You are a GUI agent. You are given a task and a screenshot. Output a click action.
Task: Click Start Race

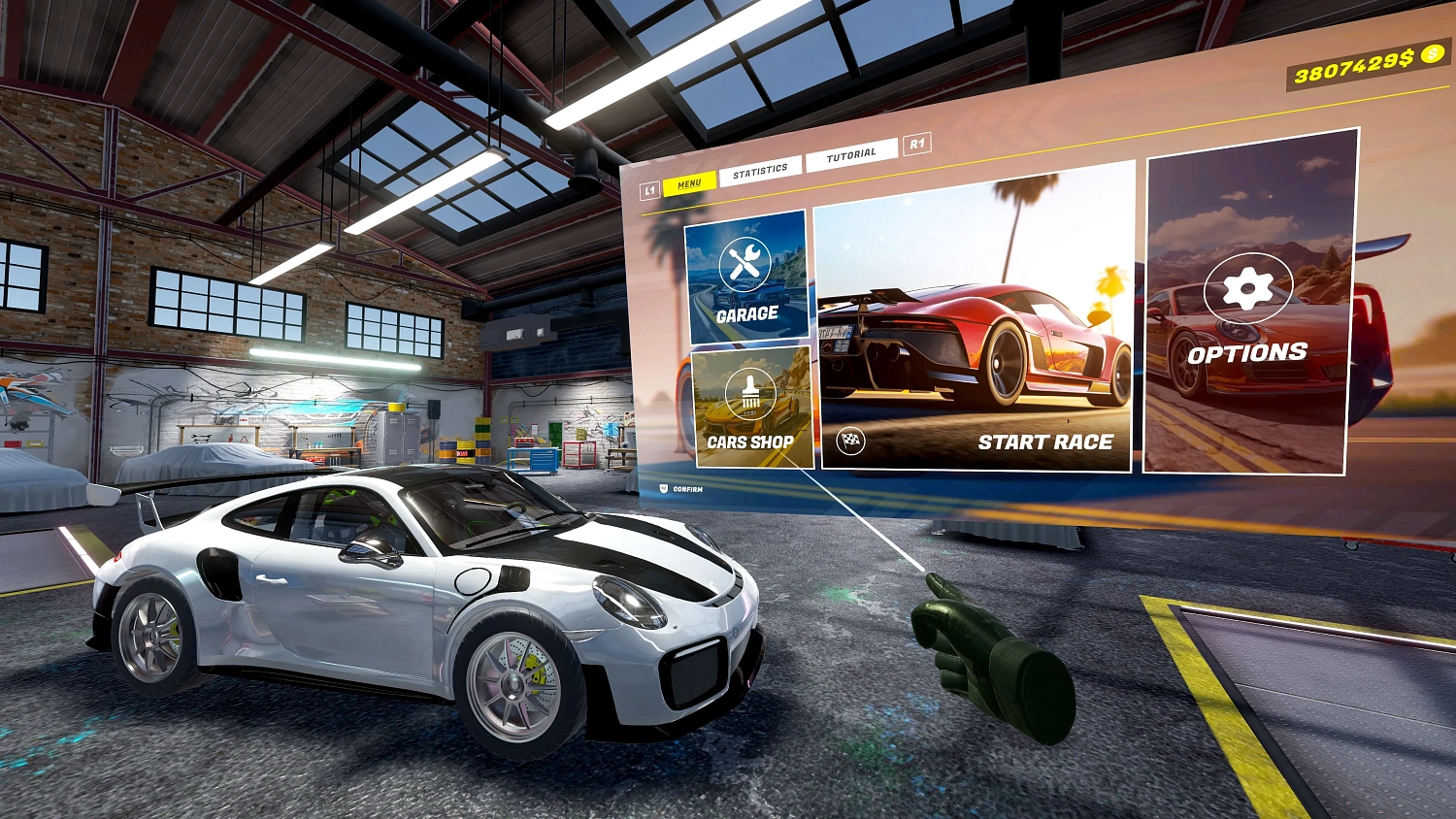click(x=1046, y=441)
